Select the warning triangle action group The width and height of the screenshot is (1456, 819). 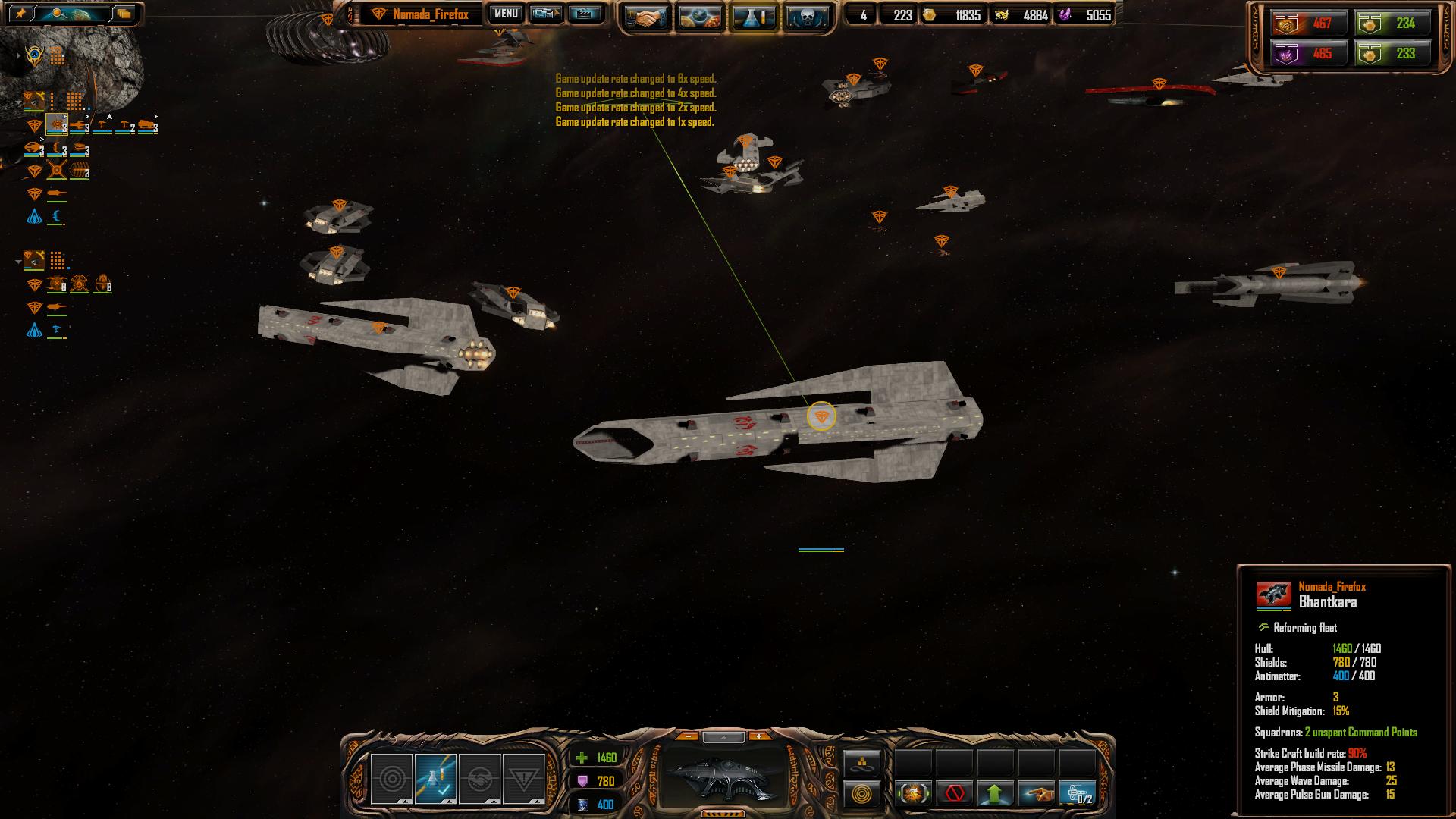click(x=523, y=779)
